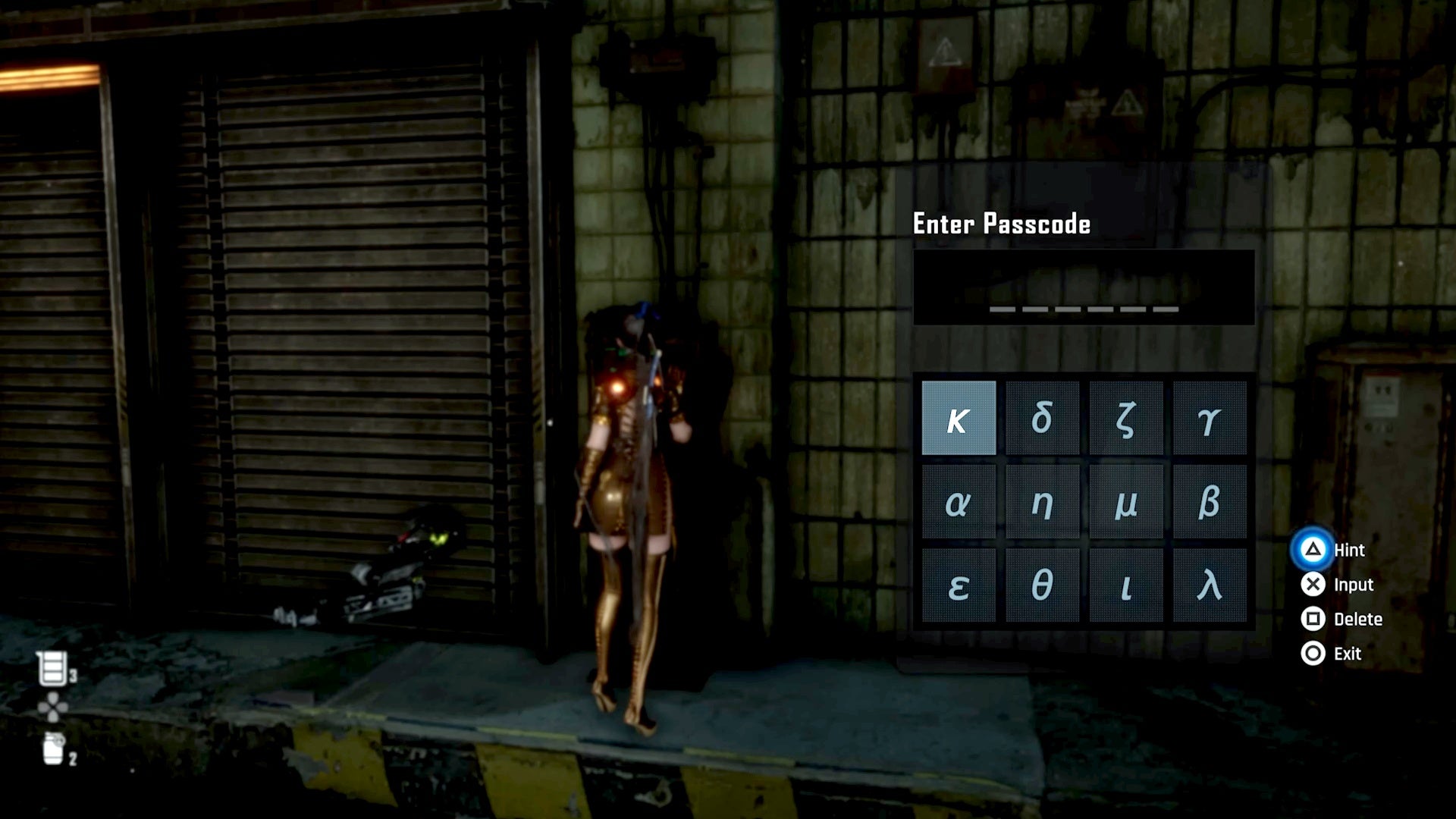
Task: Click the Enter Passcode panel title
Action: 1000,224
